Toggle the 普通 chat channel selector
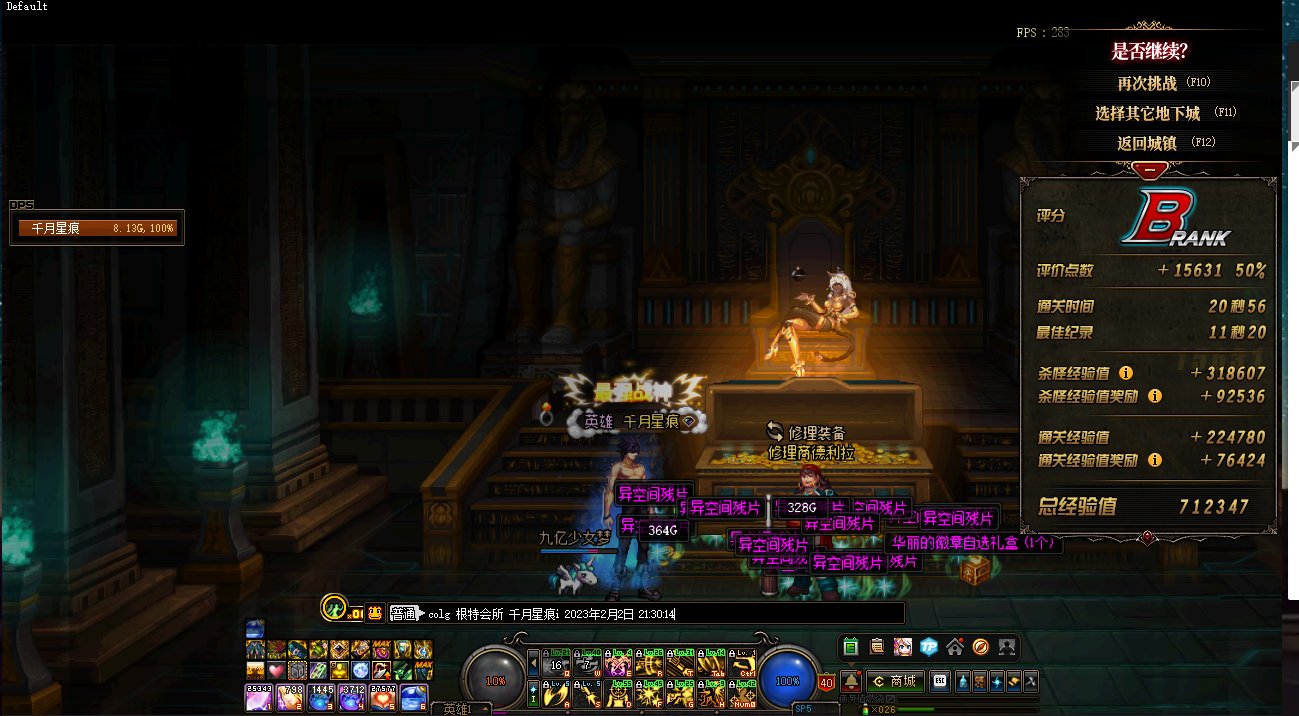 pos(403,613)
